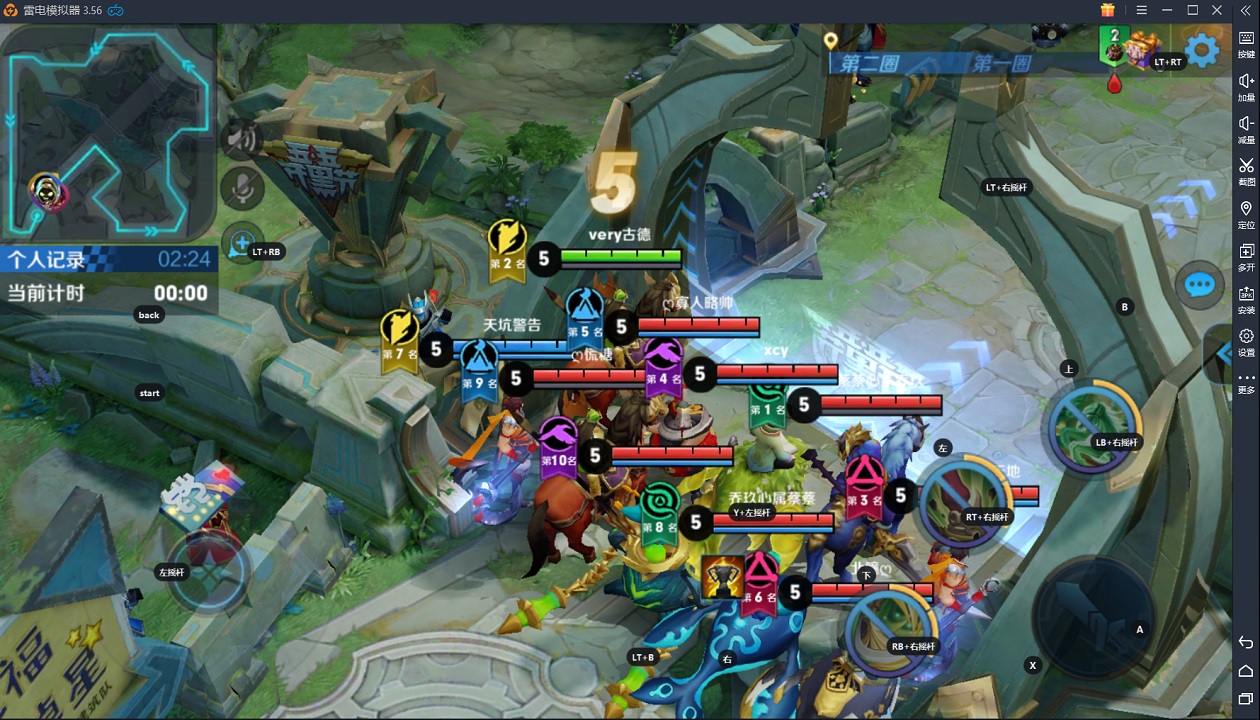Screen dimensions: 1260x720
Task: Tap the chat-plus quick message icon
Action: click(241, 243)
